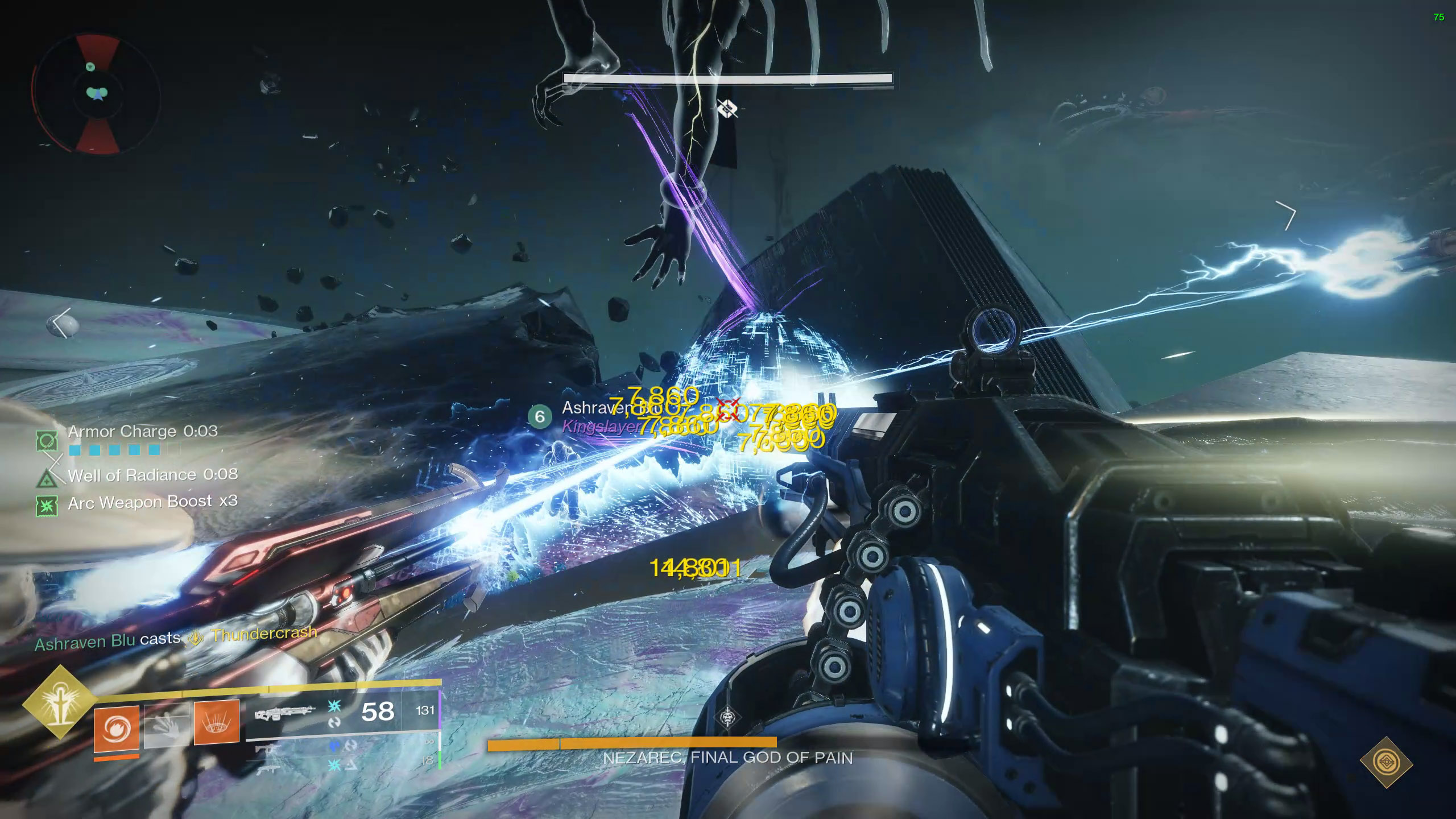Image resolution: width=1456 pixels, height=819 pixels.
Task: Click the Armor Charge buff icon
Action: (x=47, y=440)
